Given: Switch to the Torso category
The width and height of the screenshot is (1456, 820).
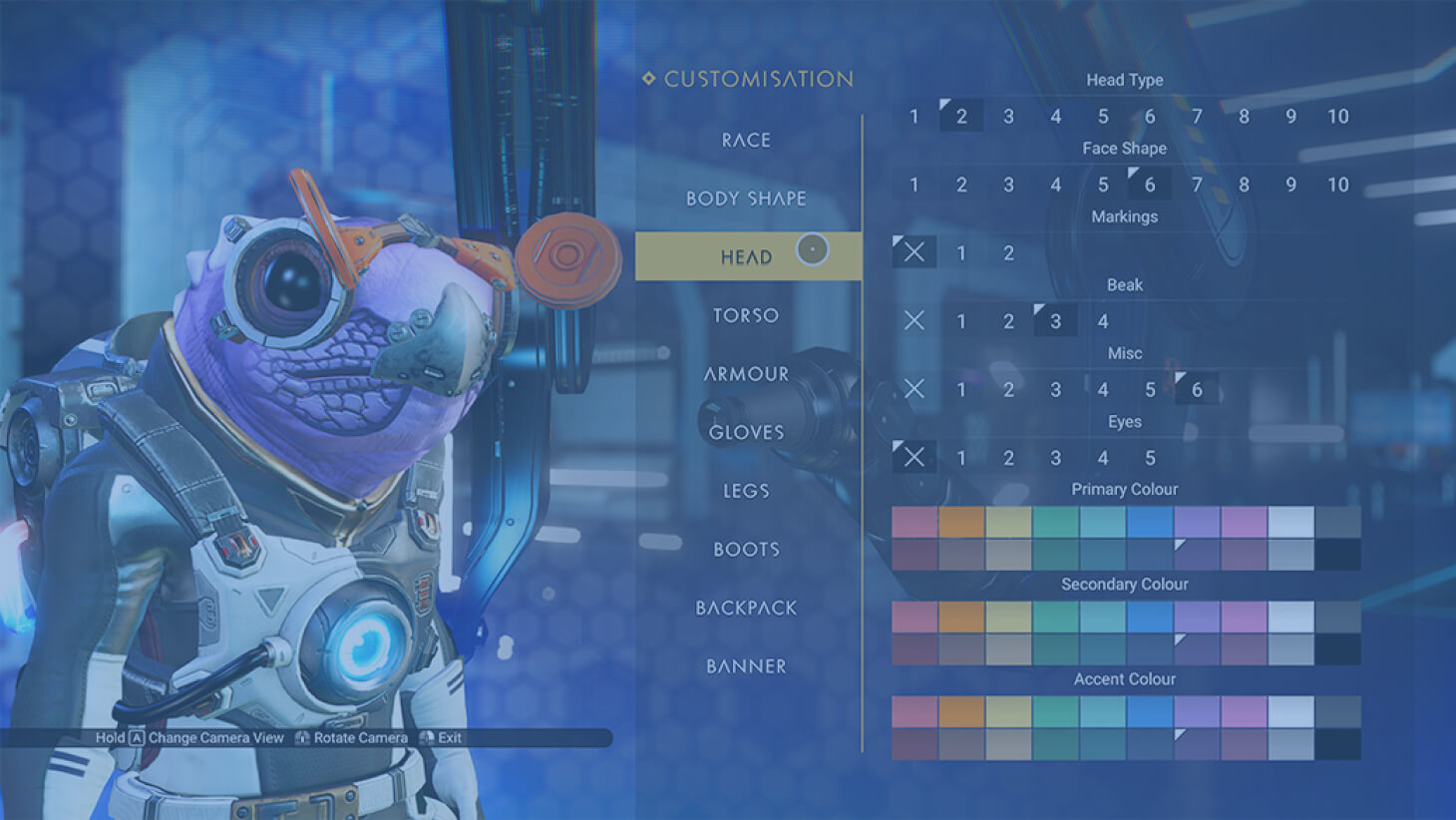Looking at the screenshot, I should 746,315.
